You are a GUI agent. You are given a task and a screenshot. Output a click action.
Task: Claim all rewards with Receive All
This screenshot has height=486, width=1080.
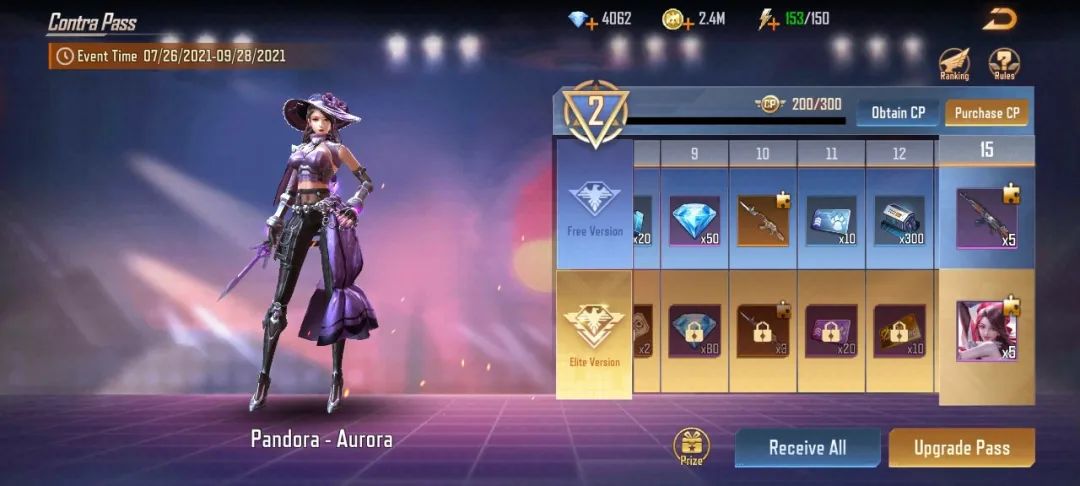click(x=807, y=448)
